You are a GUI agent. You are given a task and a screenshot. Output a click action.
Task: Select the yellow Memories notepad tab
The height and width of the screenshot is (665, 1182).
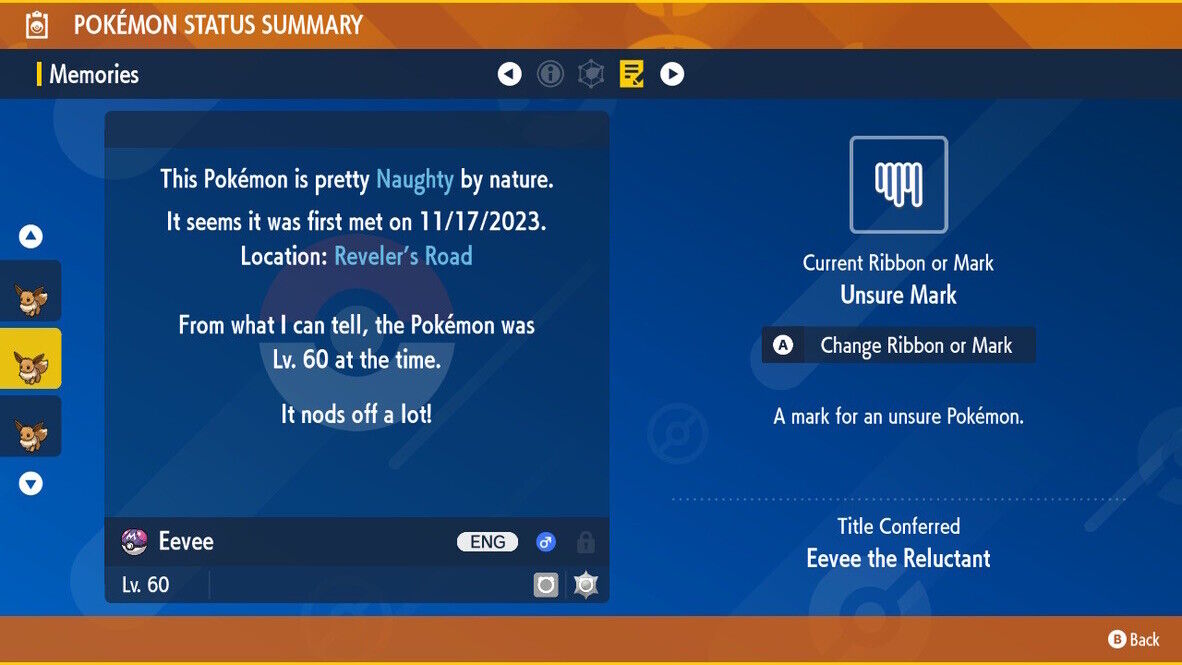[x=632, y=74]
